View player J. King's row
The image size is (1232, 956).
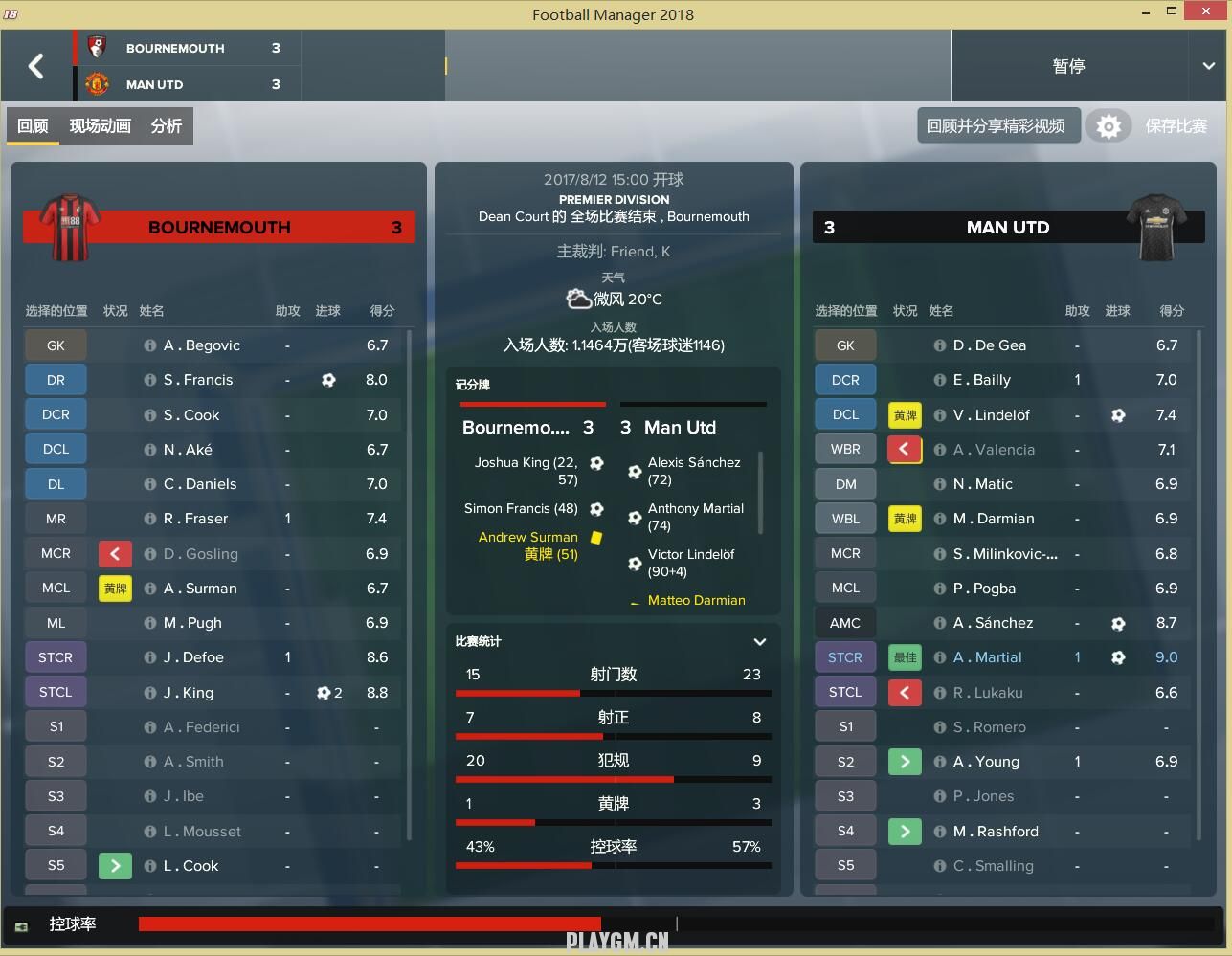[x=189, y=693]
